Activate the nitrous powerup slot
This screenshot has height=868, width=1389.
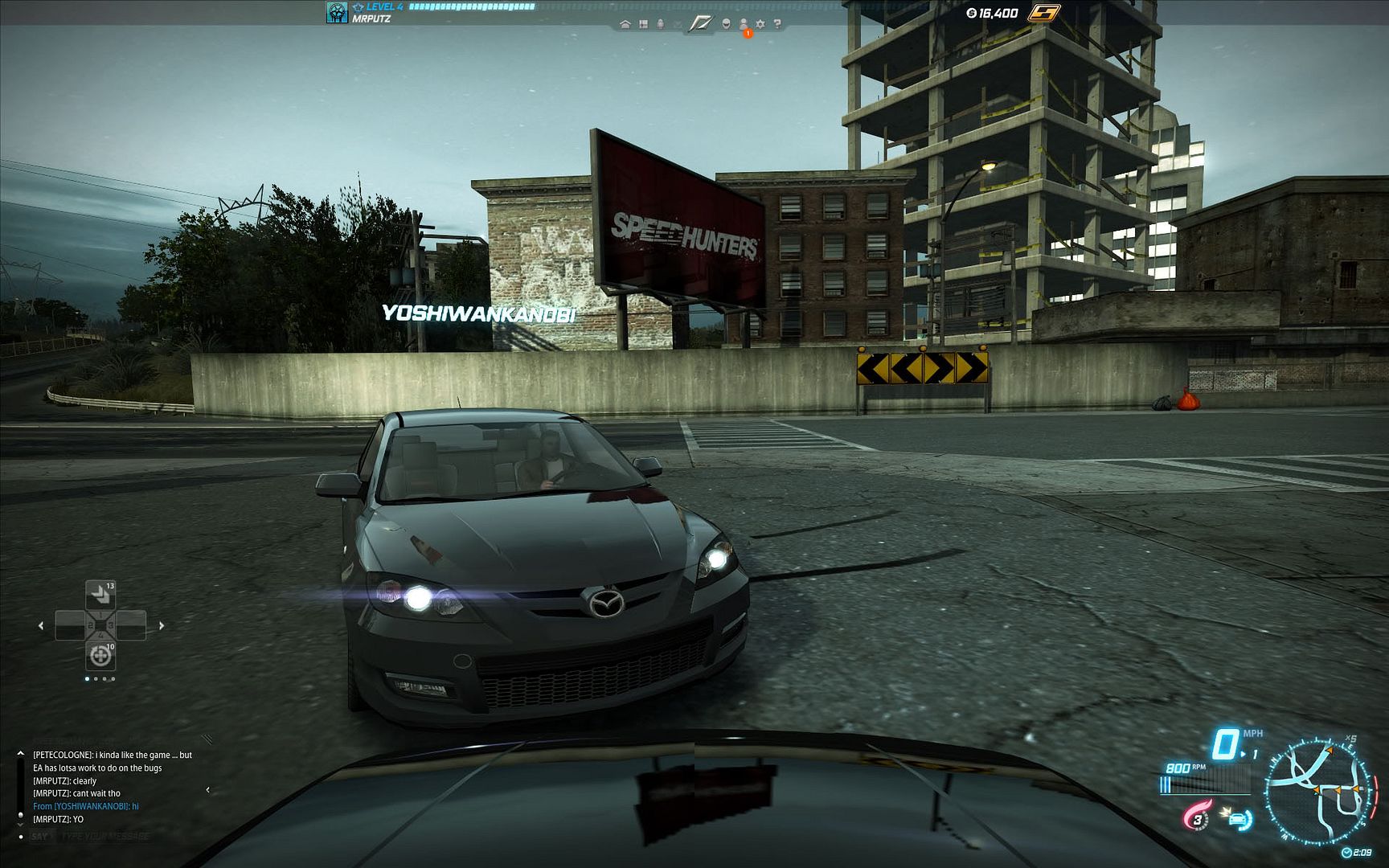[100, 594]
